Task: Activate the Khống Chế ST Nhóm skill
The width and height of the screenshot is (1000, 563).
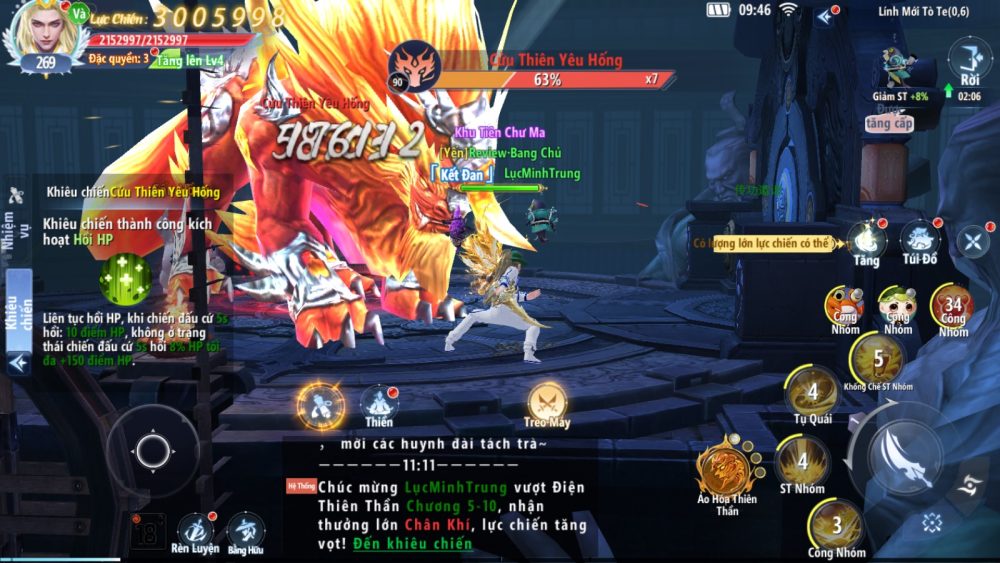Action: [877, 361]
